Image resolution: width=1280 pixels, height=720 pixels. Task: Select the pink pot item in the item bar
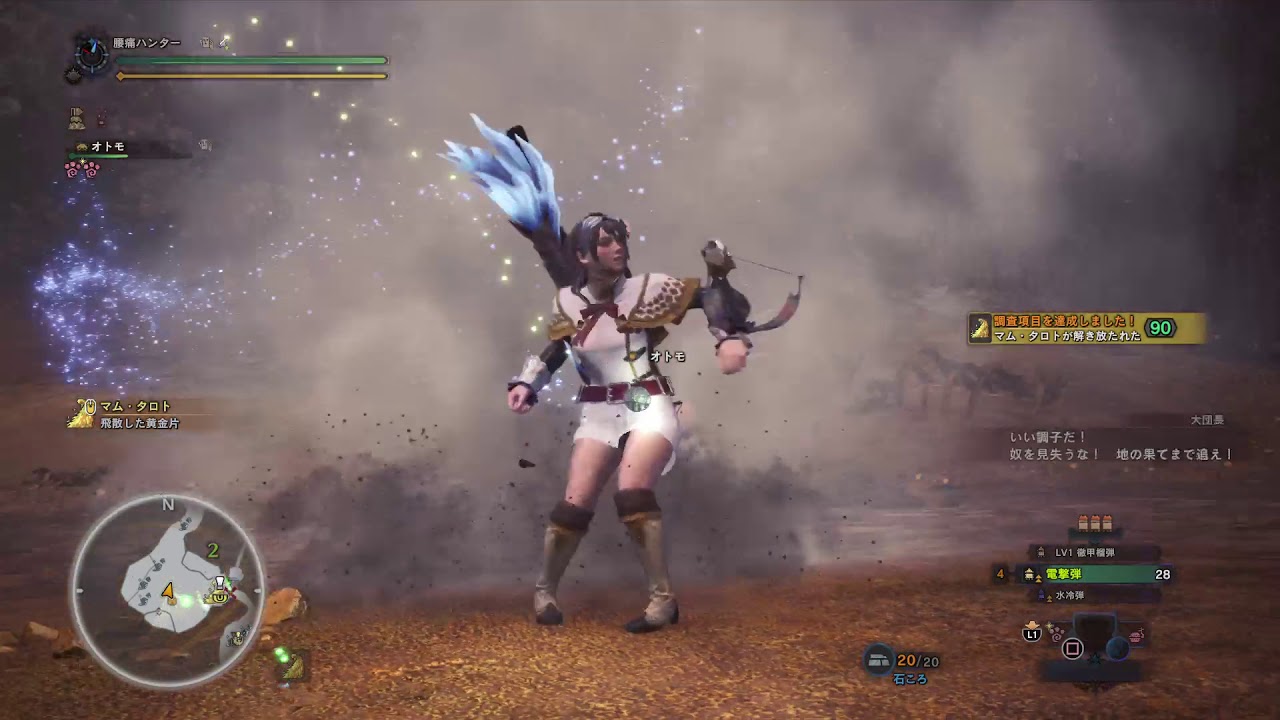click(x=1136, y=635)
